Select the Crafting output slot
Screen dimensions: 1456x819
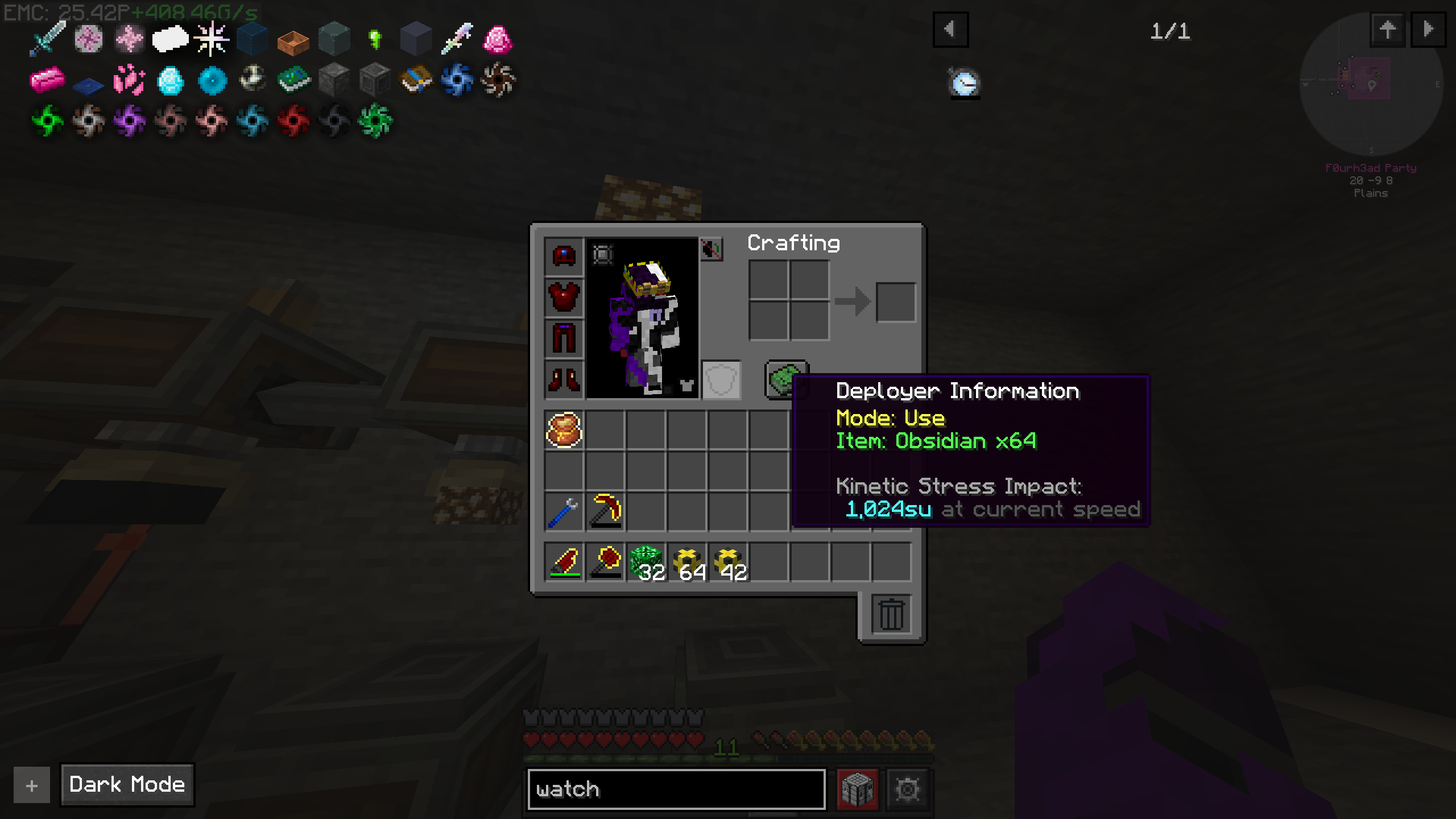(897, 301)
